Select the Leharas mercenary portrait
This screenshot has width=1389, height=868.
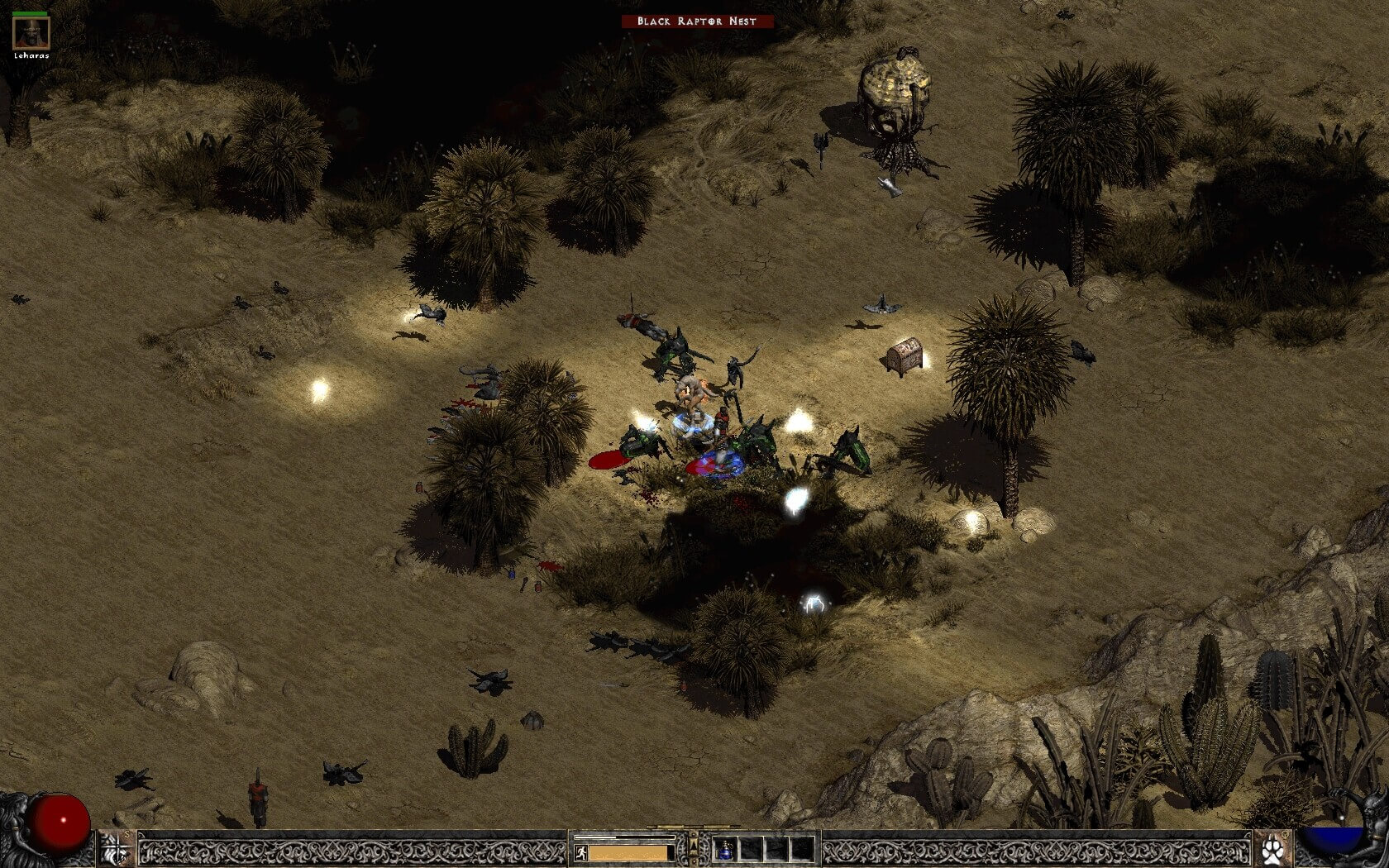31,33
